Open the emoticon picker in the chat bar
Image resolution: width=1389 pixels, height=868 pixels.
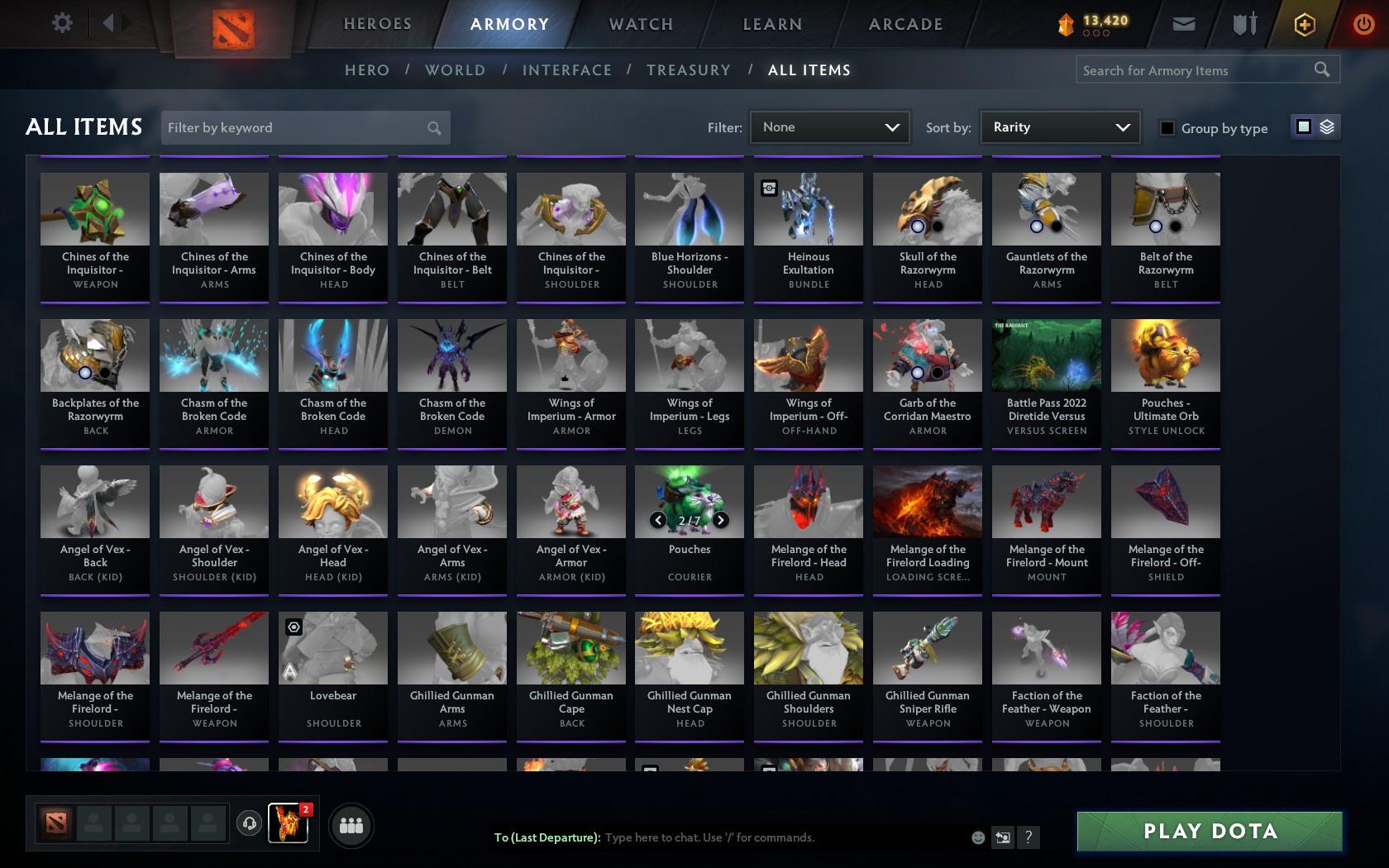coord(978,837)
